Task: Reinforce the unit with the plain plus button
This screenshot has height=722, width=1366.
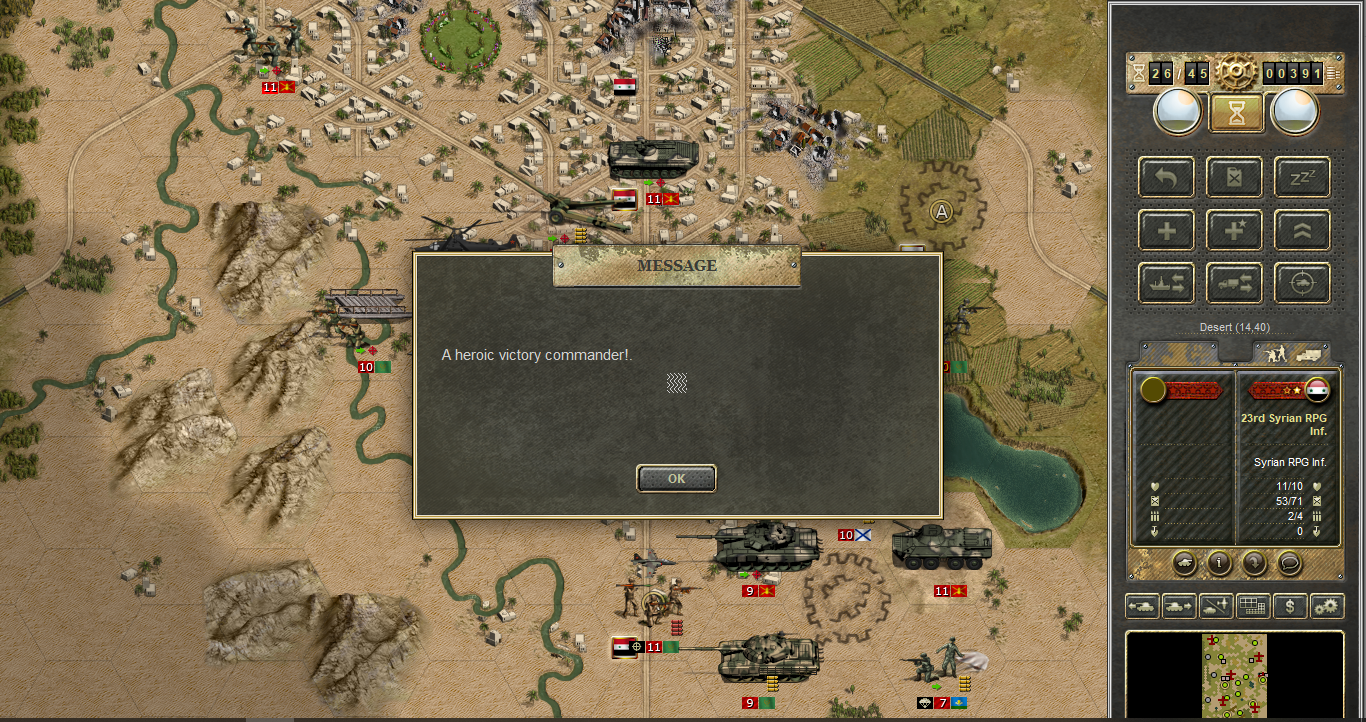Action: point(1166,231)
